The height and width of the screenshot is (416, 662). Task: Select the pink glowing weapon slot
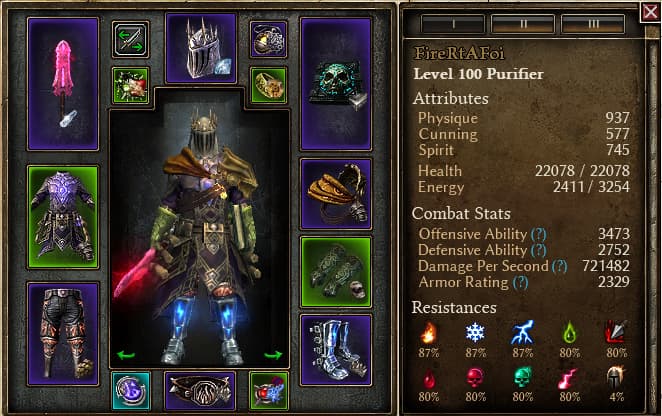tap(63, 83)
